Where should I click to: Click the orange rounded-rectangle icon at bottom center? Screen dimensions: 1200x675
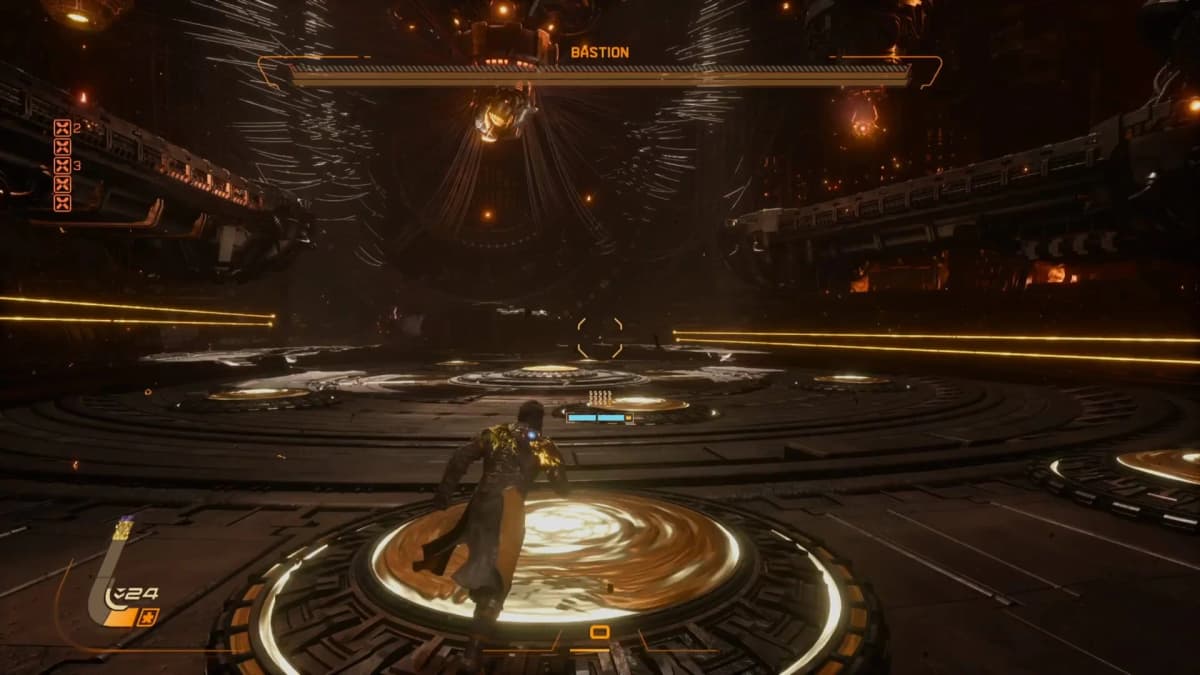point(600,632)
